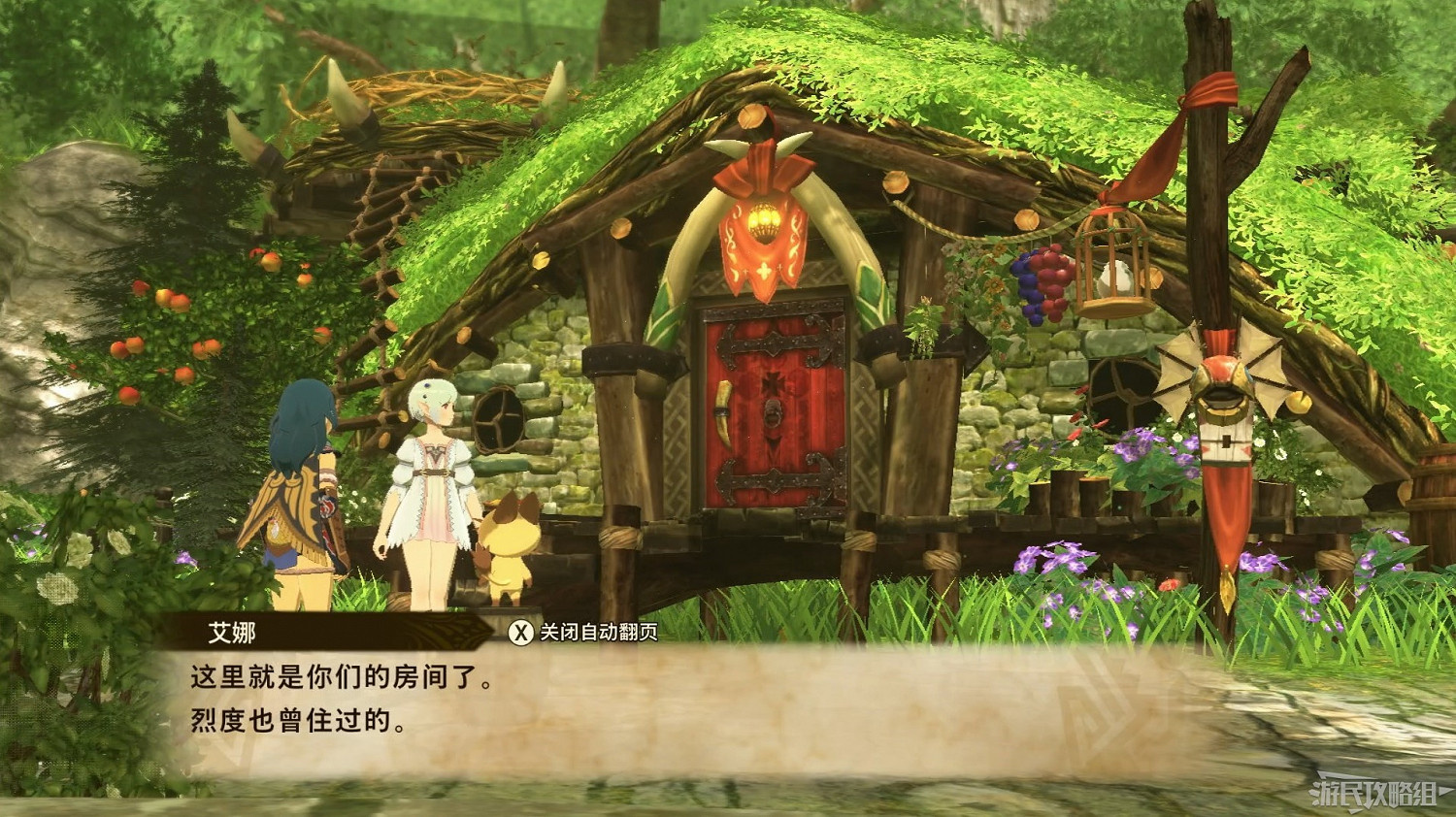1456x817 pixels.
Task: Click the Felyne standing by the house
Action: tap(513, 548)
